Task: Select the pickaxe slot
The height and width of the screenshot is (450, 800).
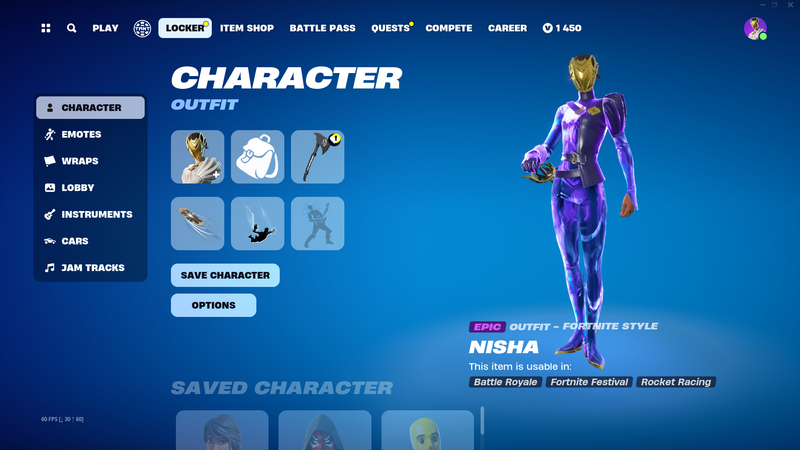Action: click(317, 157)
